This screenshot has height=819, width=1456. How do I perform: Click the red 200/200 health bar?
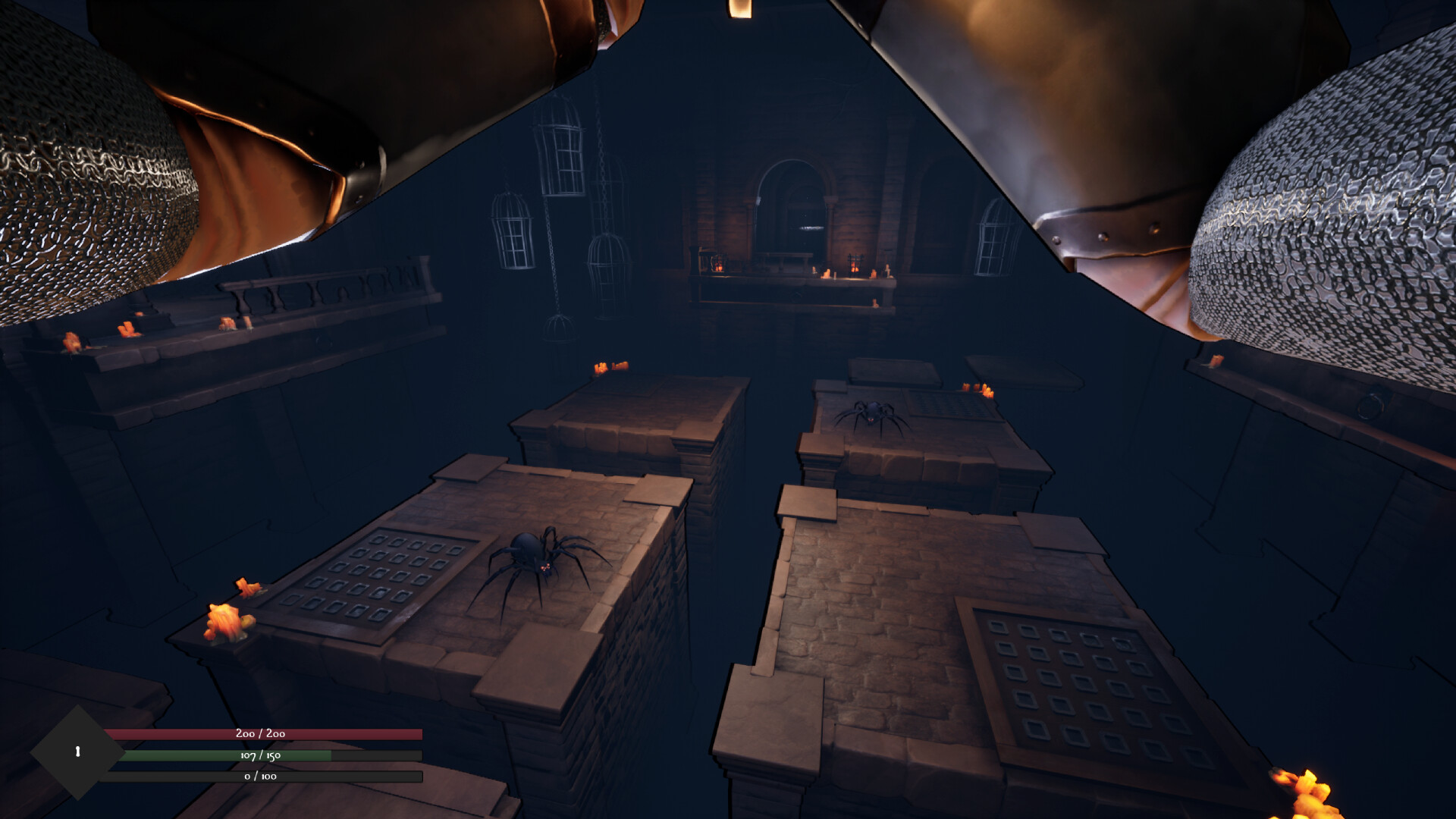click(x=262, y=734)
